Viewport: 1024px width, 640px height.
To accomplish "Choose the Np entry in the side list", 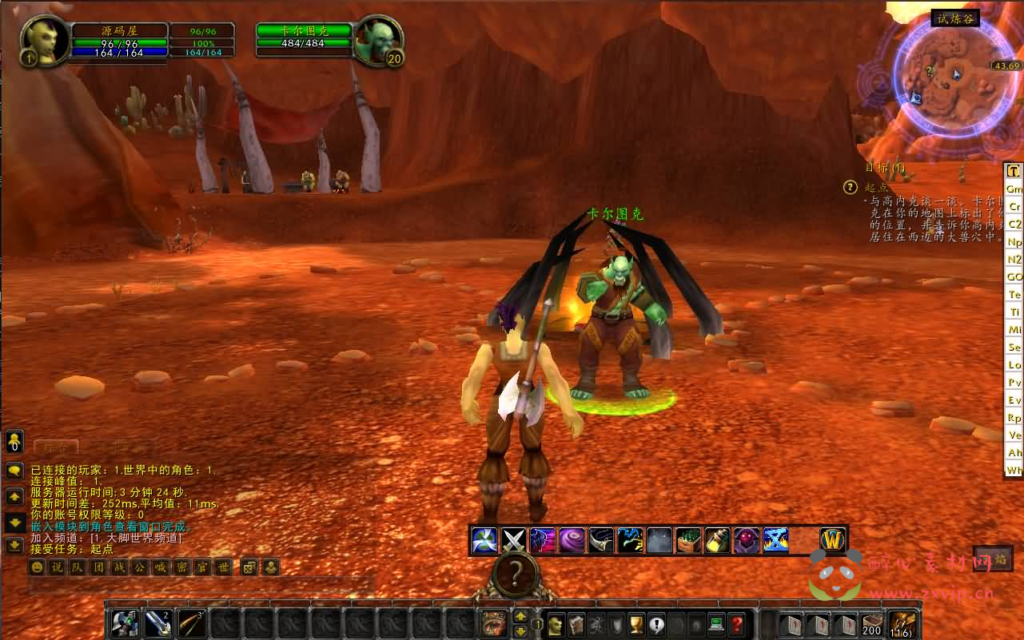I will (x=1014, y=242).
